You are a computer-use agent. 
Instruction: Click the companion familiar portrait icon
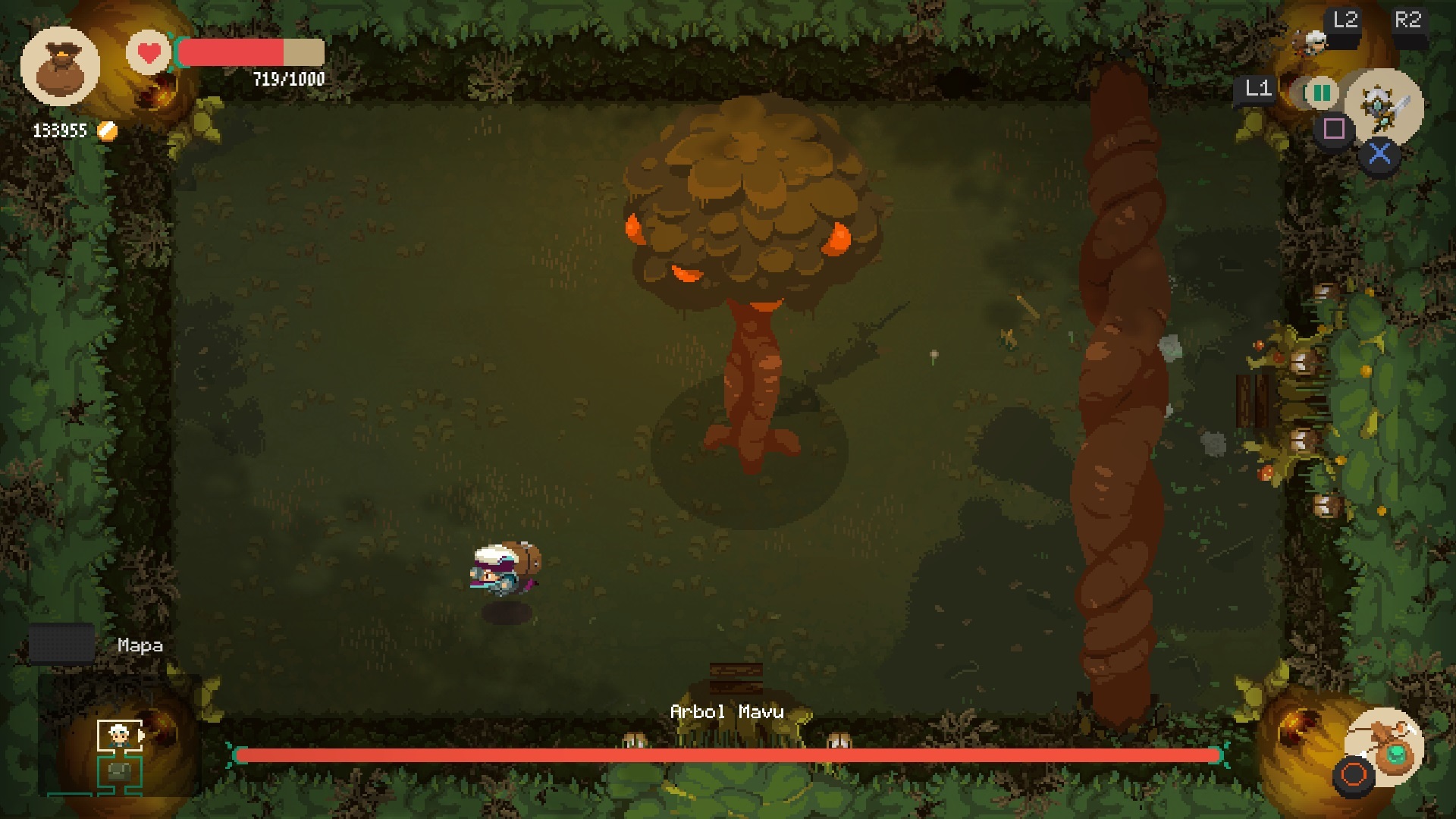click(1310, 42)
